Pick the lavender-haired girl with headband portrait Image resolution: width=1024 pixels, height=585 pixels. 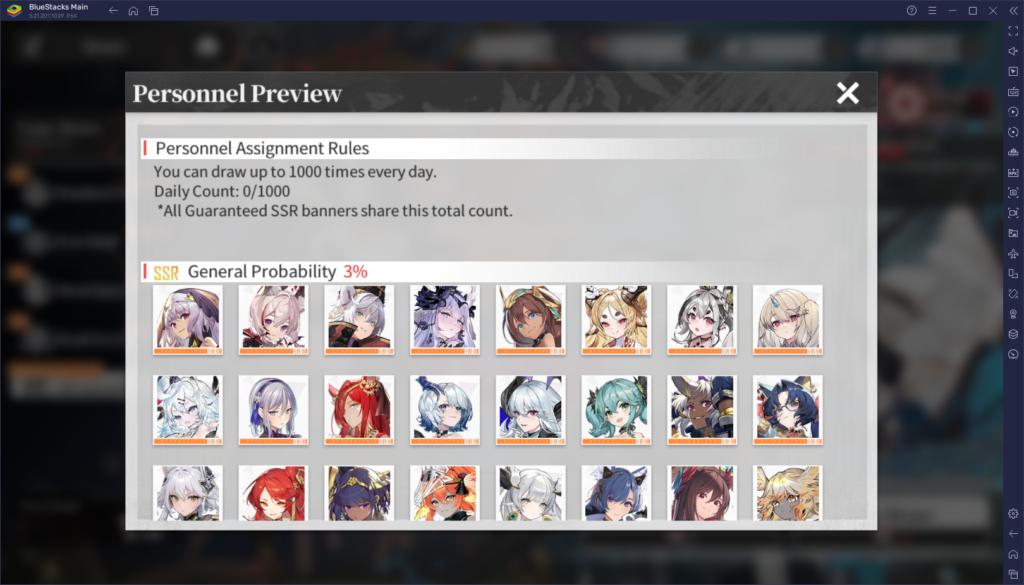pyautogui.click(x=273, y=409)
